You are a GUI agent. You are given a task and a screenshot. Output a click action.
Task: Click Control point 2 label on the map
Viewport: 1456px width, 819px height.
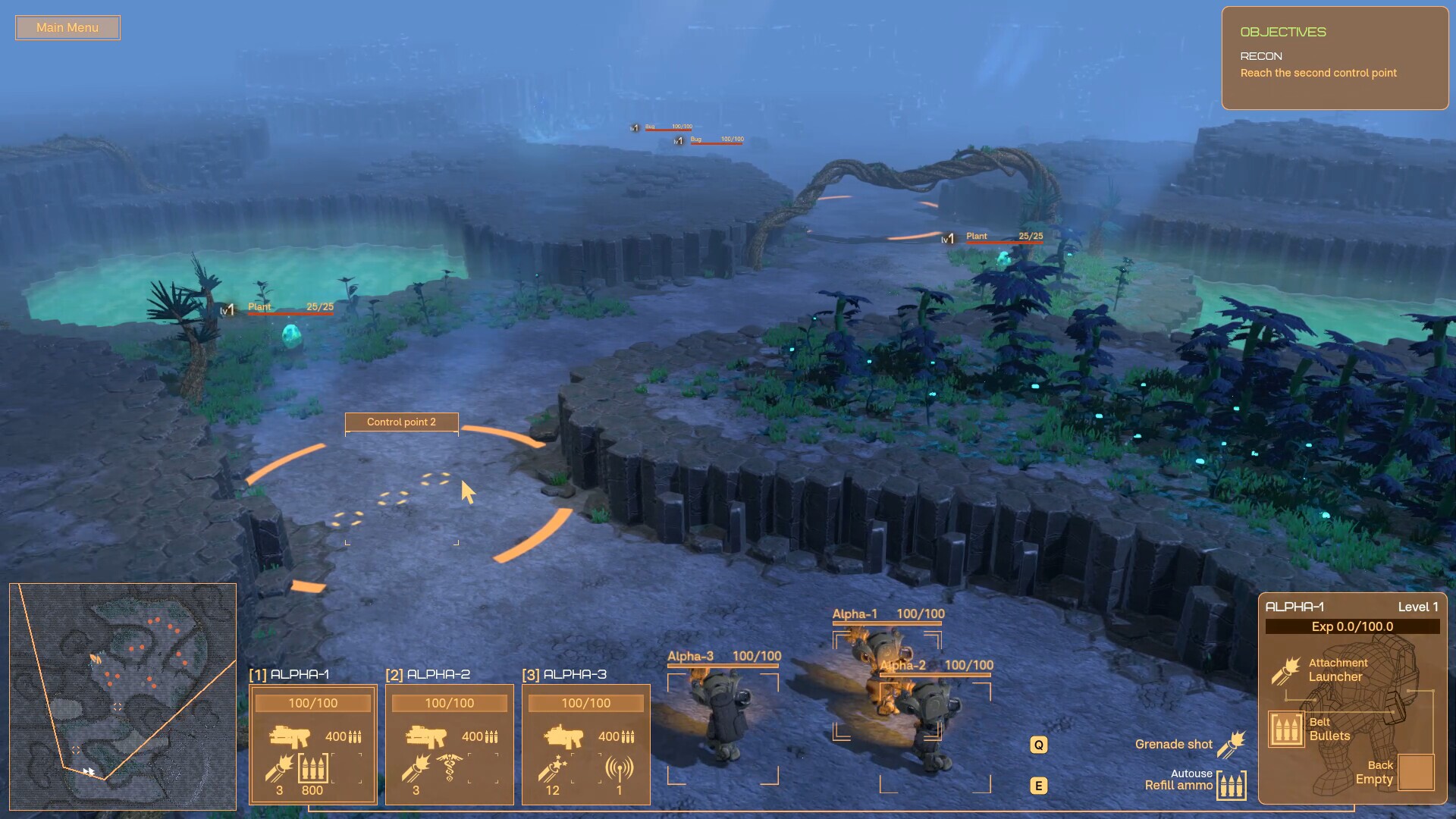click(x=402, y=422)
